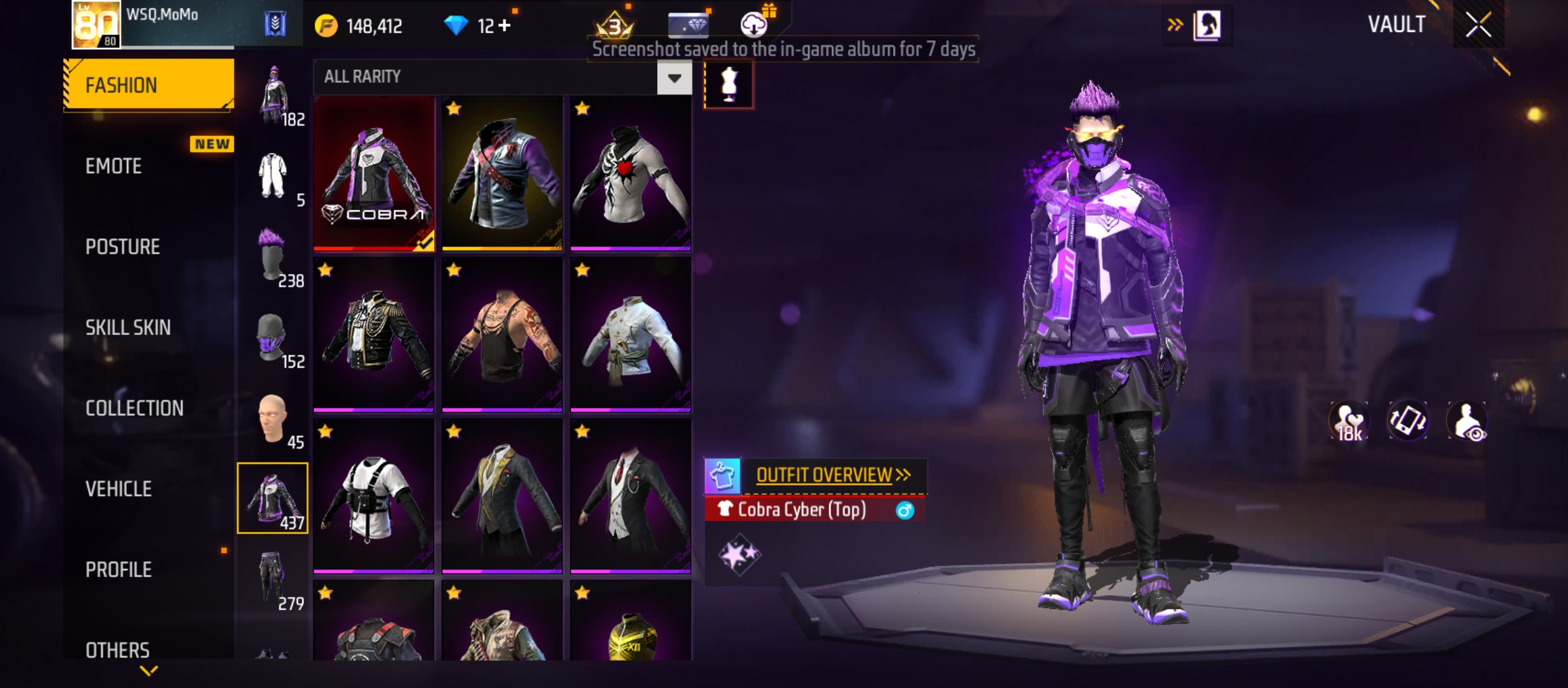1568x688 pixels.
Task: Select the Skill Skin tab
Action: (x=128, y=327)
